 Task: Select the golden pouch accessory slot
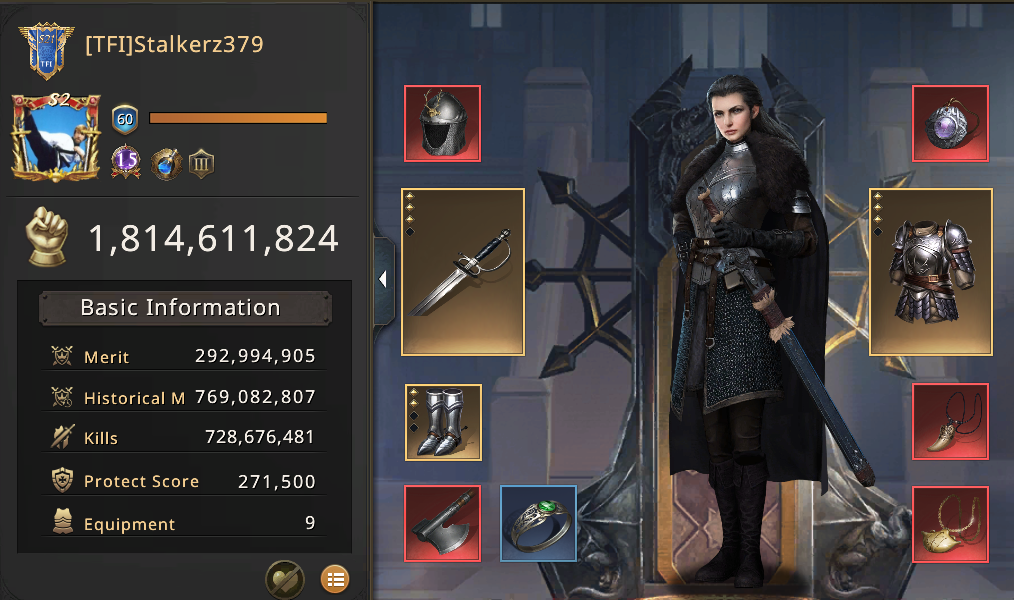coord(950,523)
